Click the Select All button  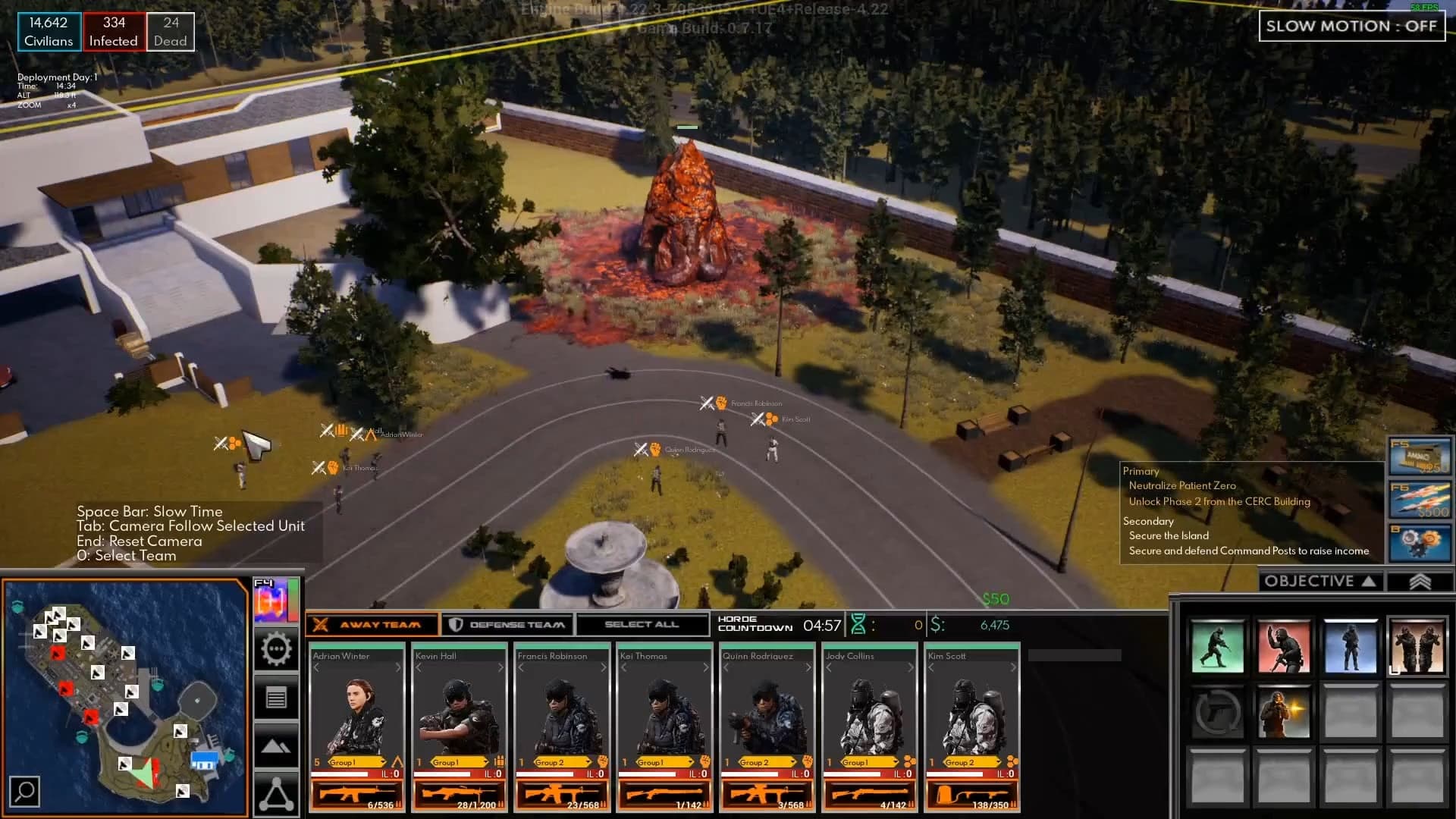click(642, 625)
